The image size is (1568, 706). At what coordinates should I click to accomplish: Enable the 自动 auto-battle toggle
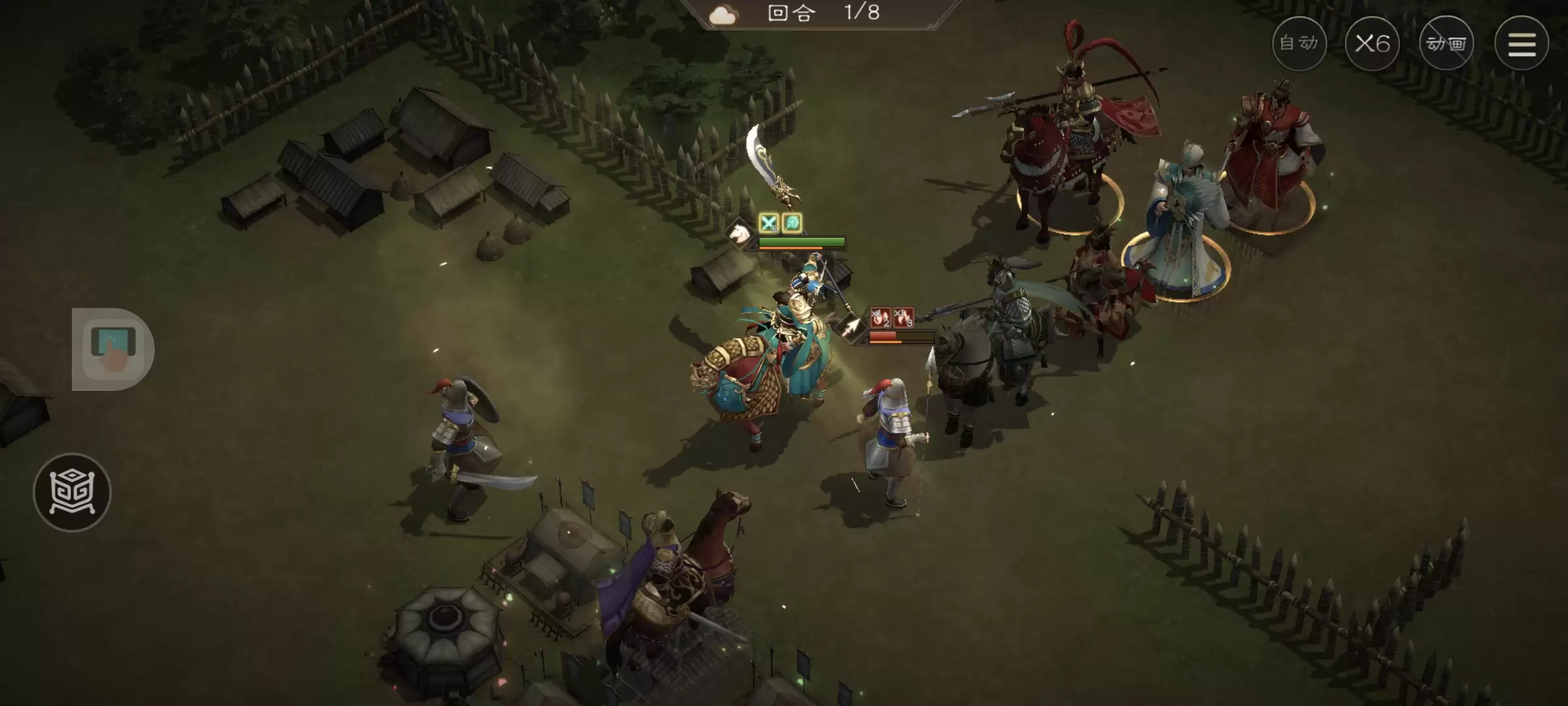(1299, 43)
